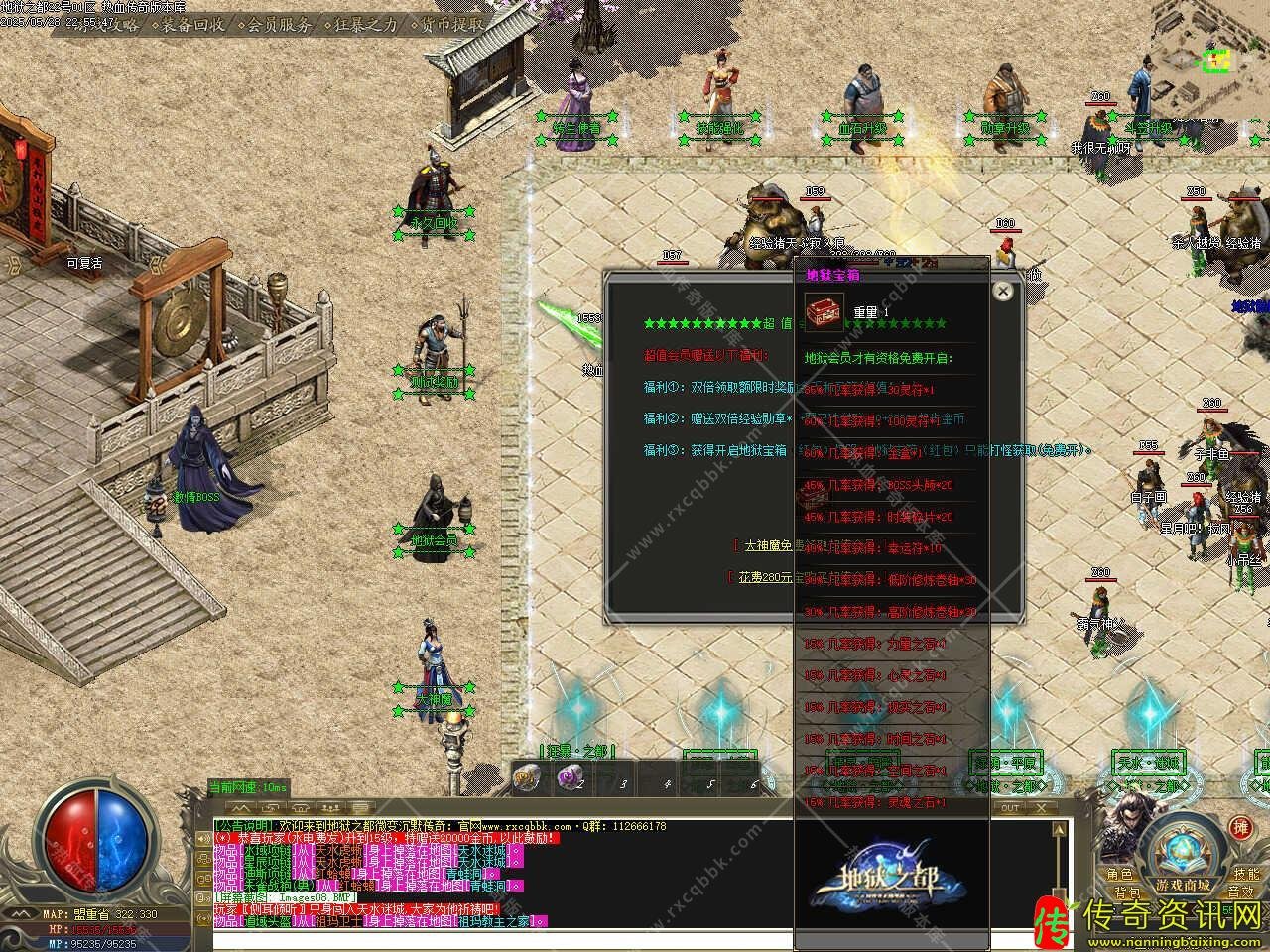Use the golden item in hotbar slot 1
This screenshot has height=952, width=1270.
click(526, 779)
